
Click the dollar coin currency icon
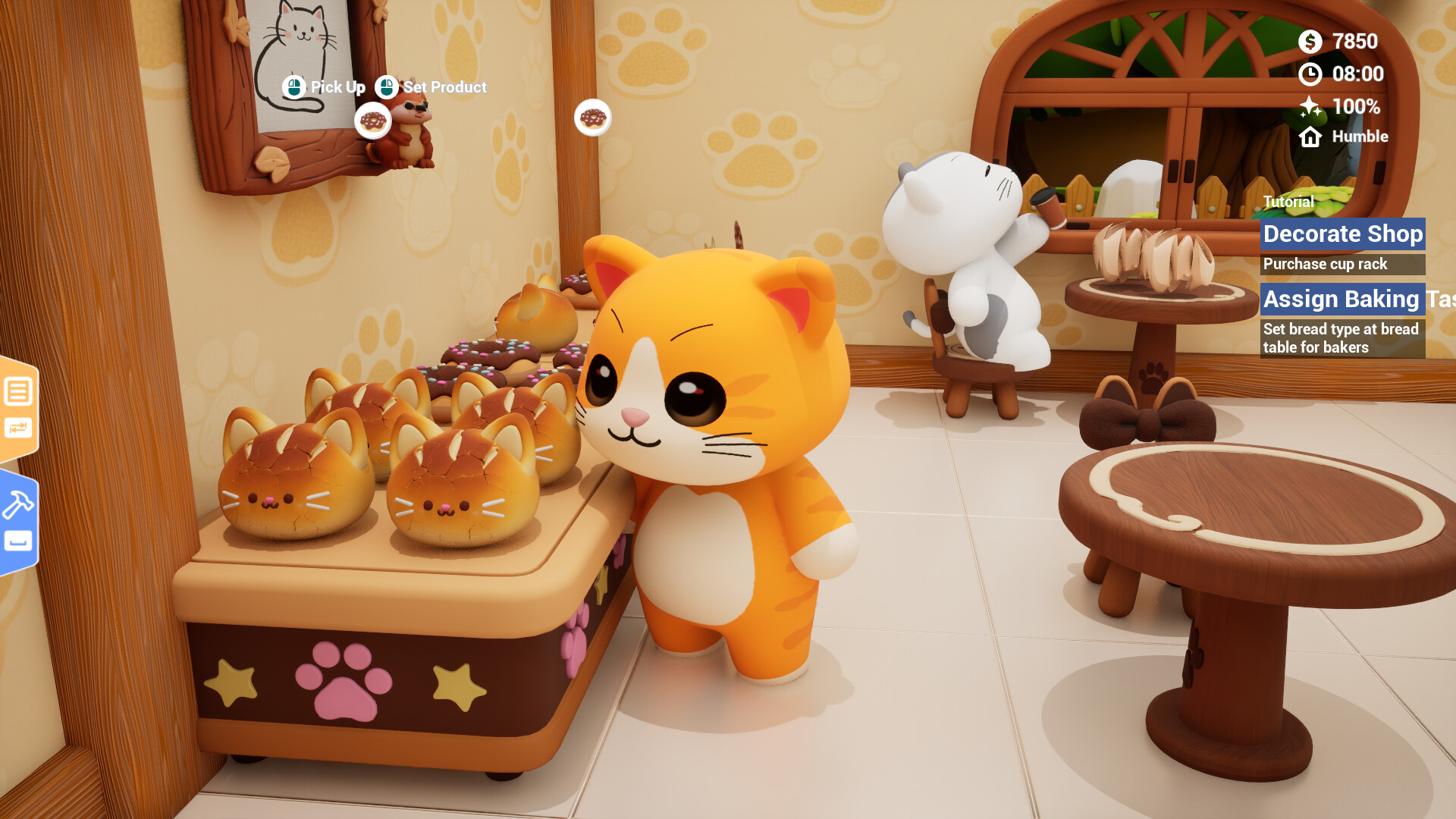pos(1310,42)
